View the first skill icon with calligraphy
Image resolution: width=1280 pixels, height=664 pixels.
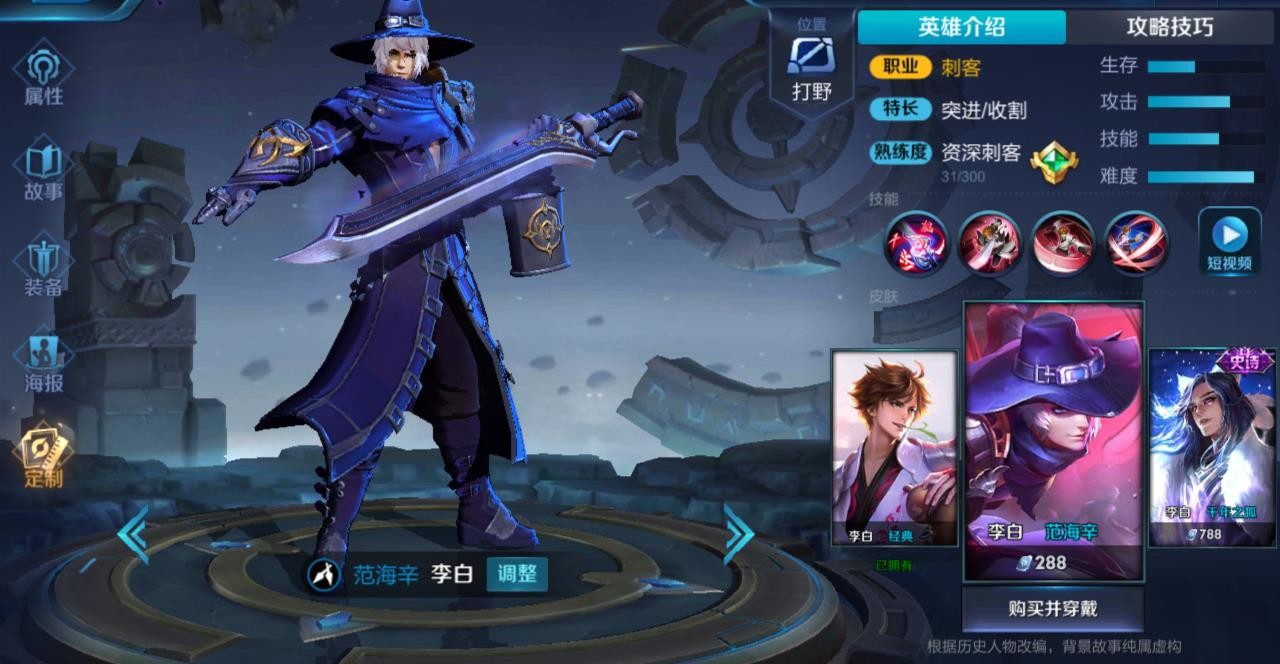point(915,243)
